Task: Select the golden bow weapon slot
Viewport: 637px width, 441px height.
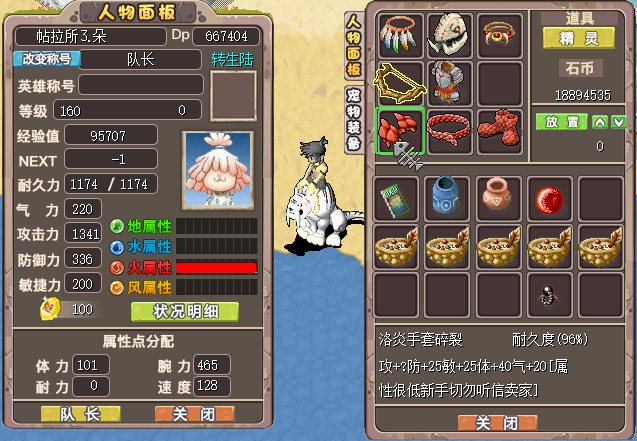Action: [x=400, y=83]
